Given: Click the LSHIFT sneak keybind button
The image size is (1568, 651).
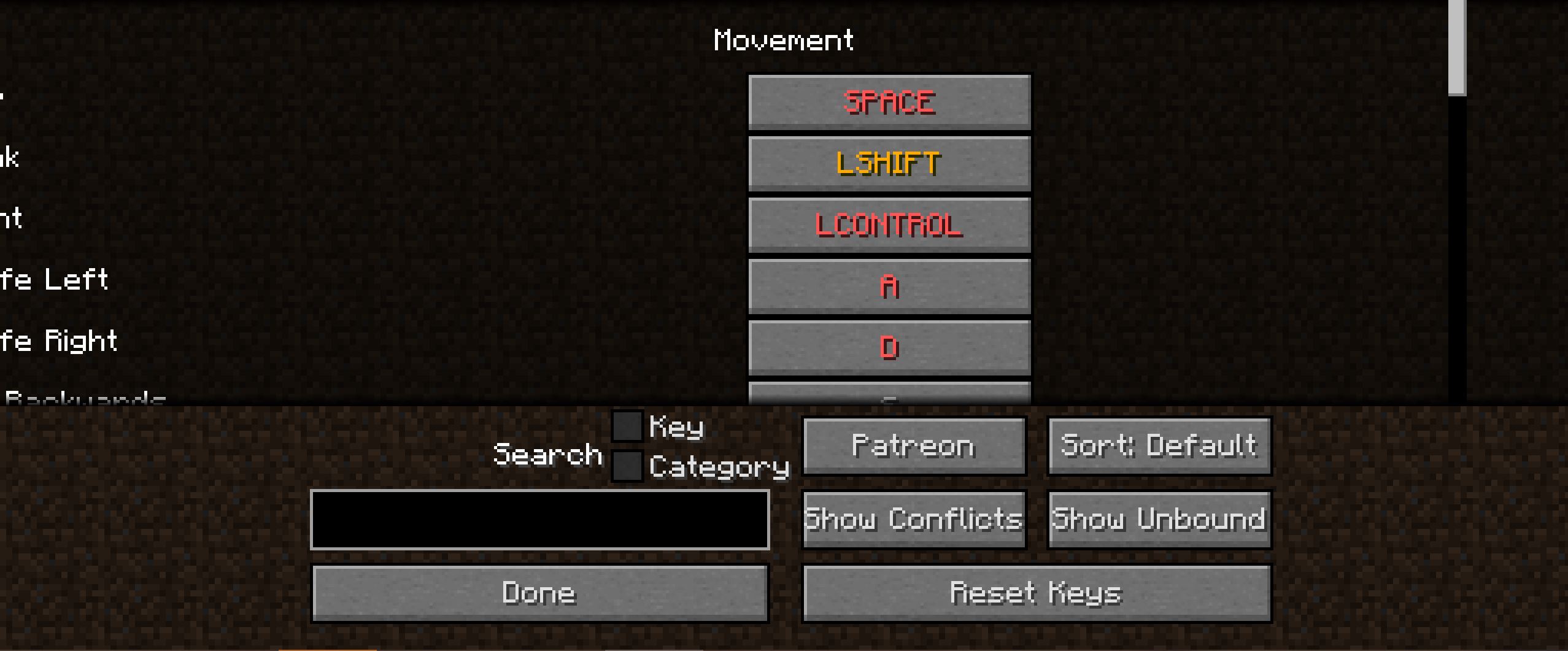Looking at the screenshot, I should [888, 162].
